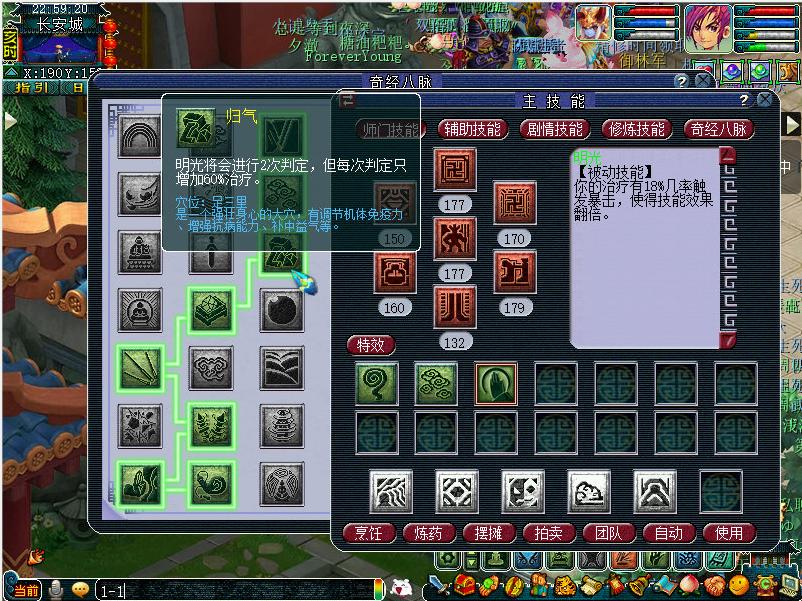The image size is (802, 601).
Task: Choose the 炼药 button
Action: tap(429, 533)
